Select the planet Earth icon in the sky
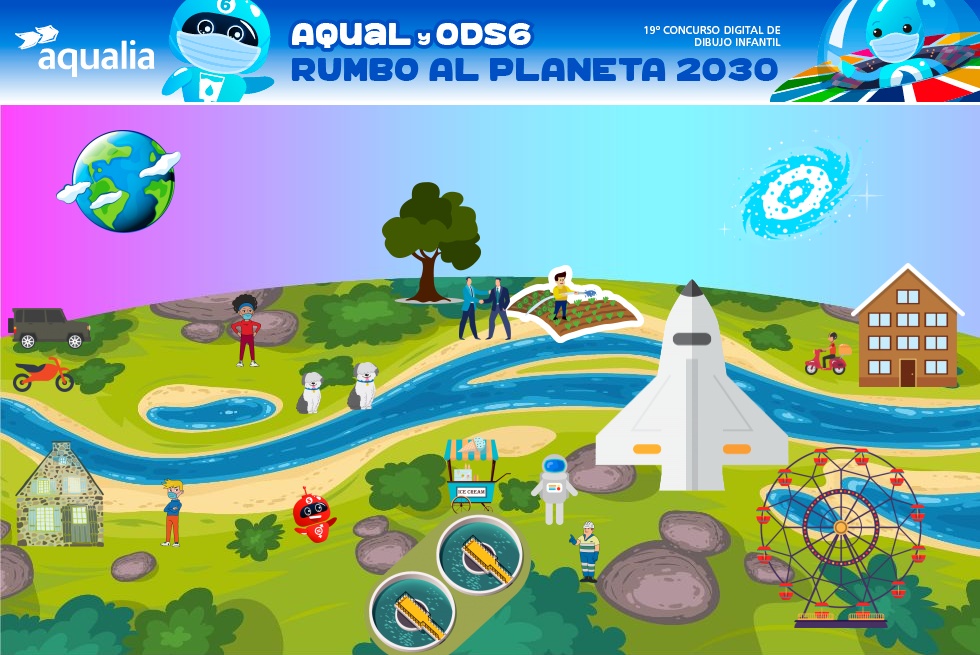This screenshot has height=655, width=980. click(x=123, y=181)
